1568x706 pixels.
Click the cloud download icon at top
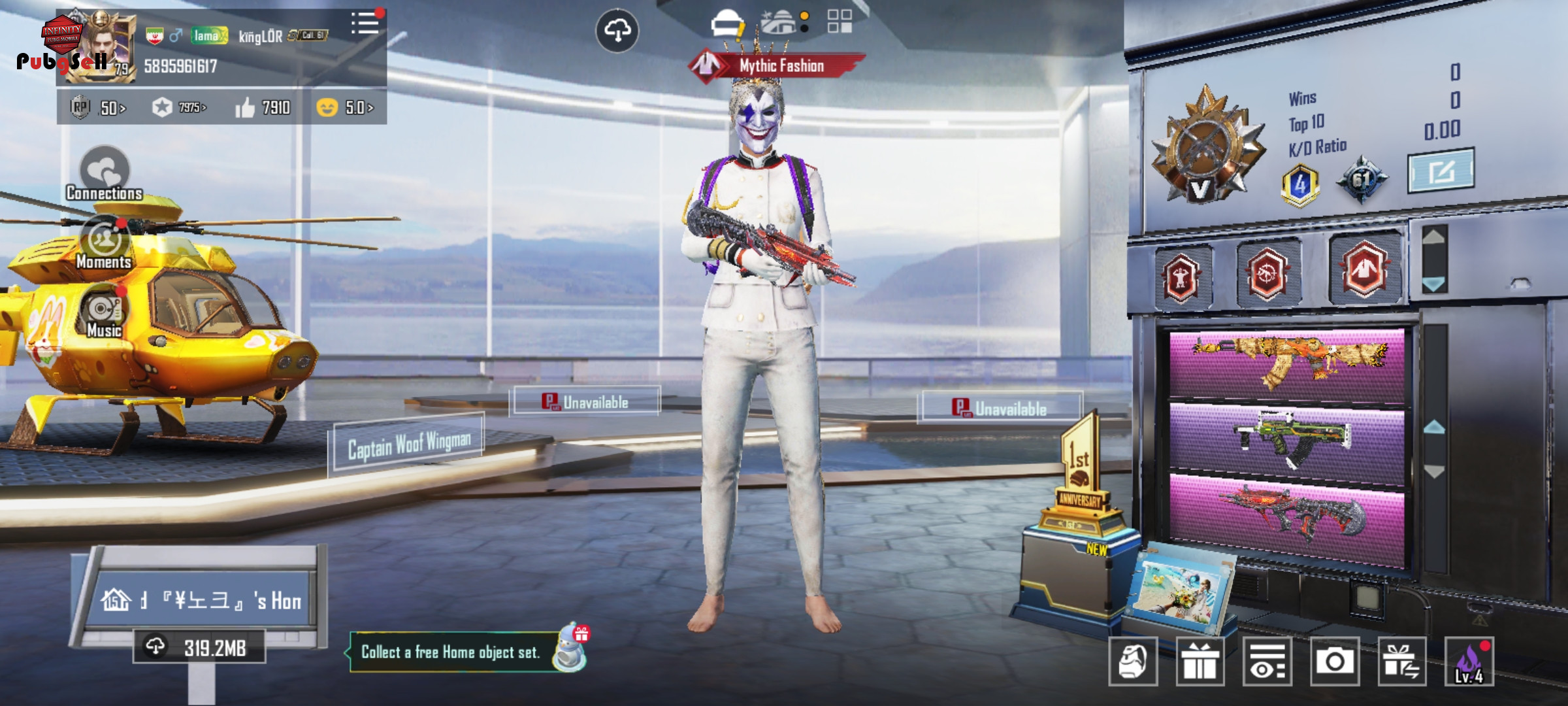point(617,30)
